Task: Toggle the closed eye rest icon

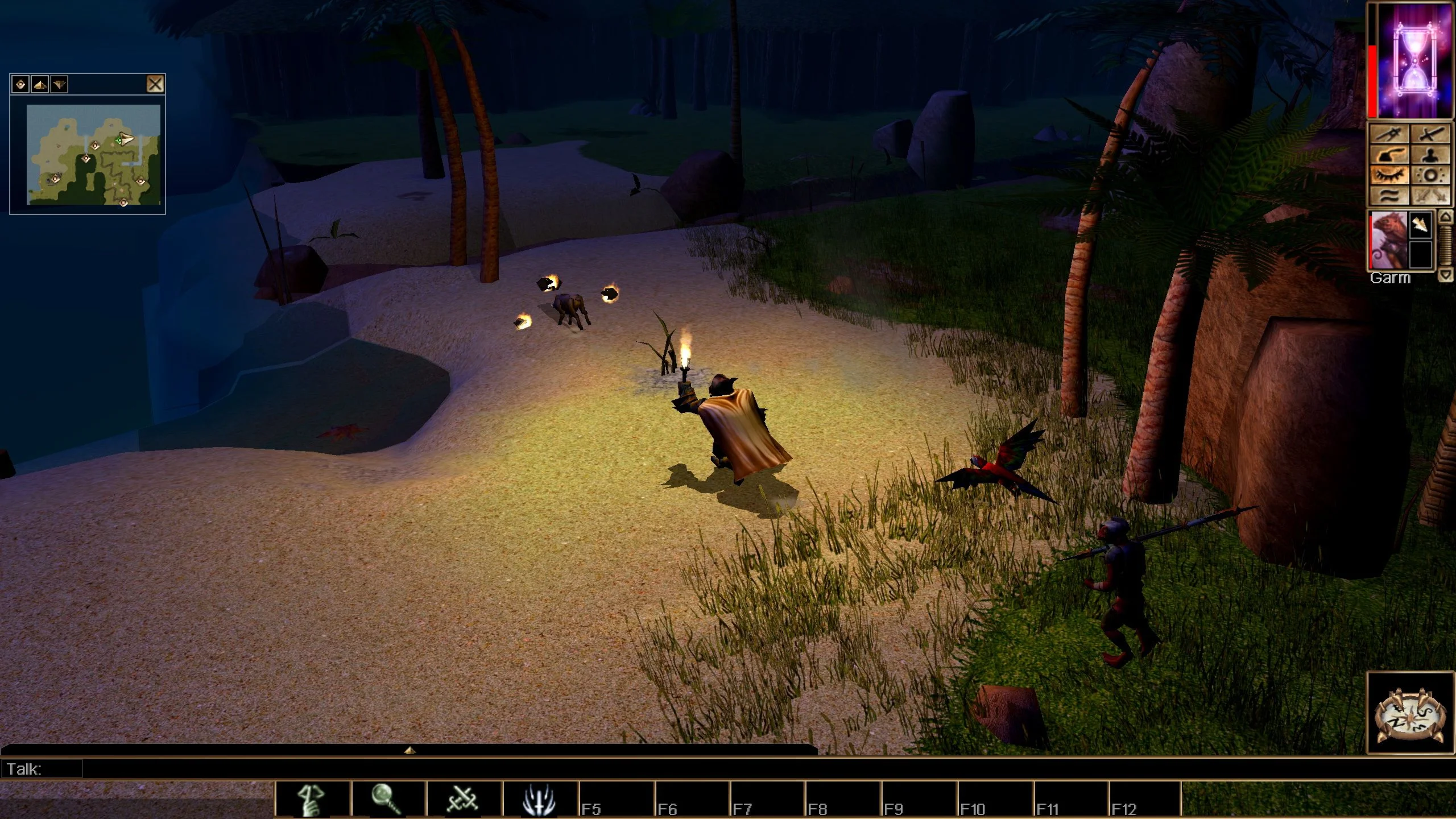Action: [1389, 175]
